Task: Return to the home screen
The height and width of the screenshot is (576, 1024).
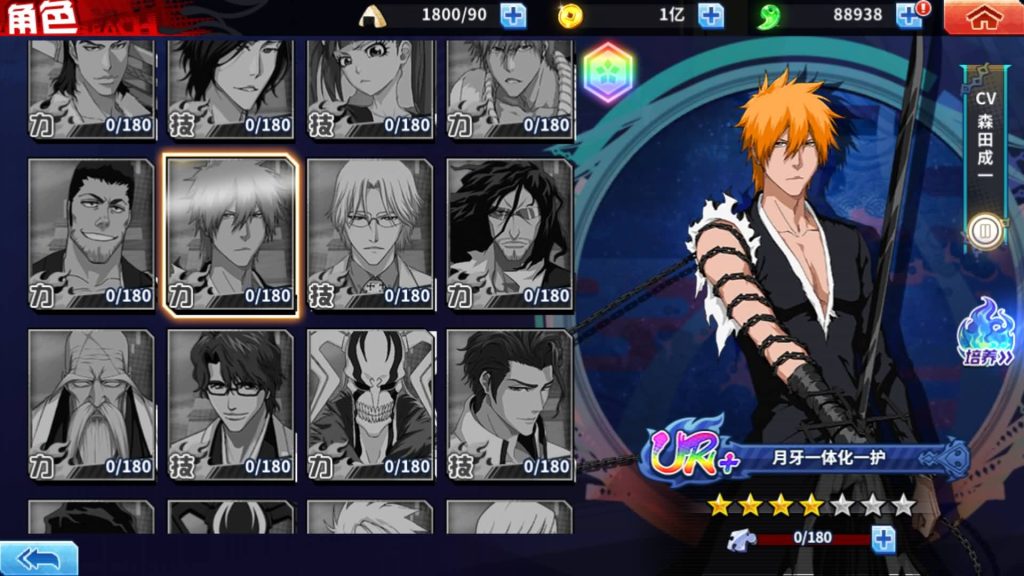Action: (983, 16)
